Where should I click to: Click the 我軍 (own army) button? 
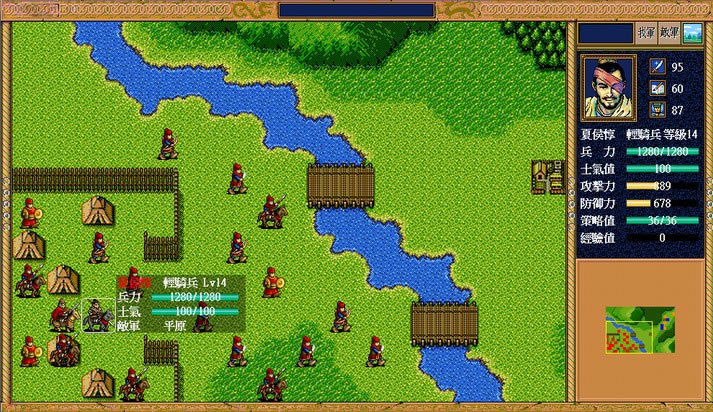tap(646, 33)
